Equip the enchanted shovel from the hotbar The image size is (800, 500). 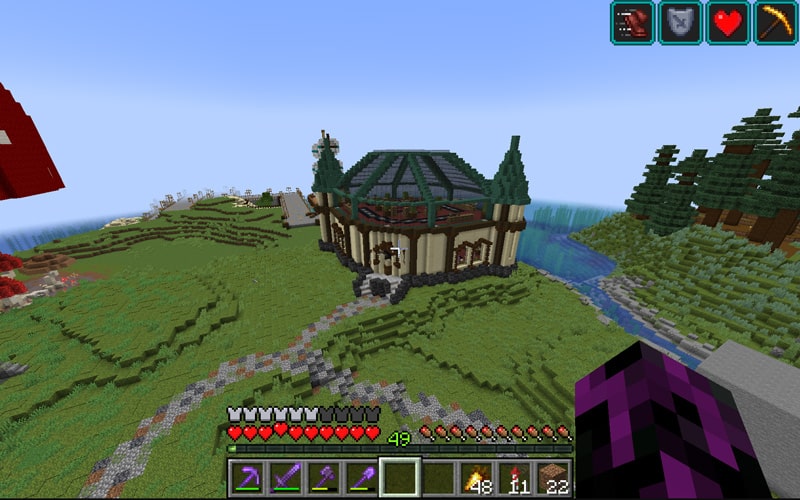[361, 477]
